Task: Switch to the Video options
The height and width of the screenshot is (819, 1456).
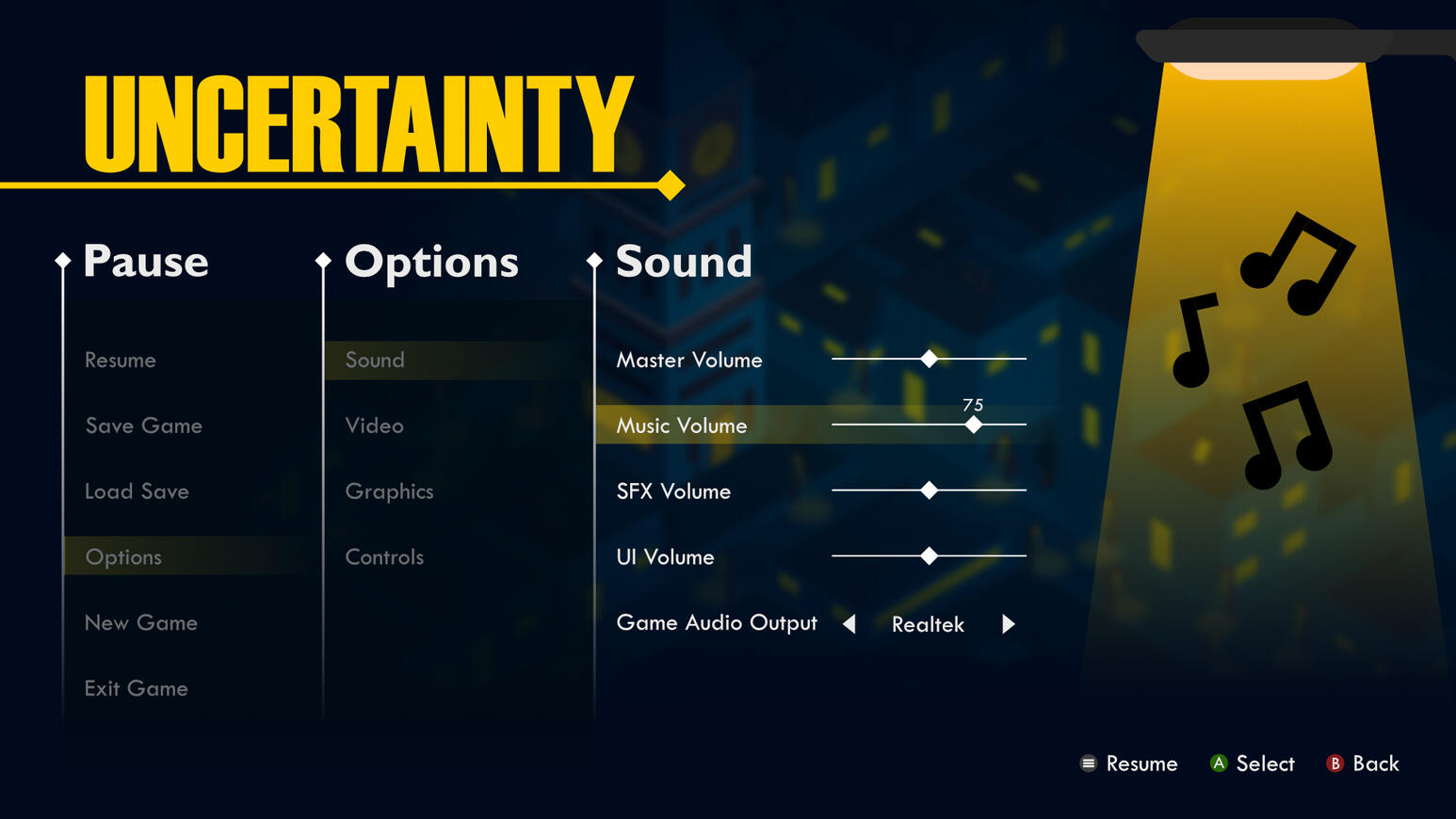Action: 374,426
